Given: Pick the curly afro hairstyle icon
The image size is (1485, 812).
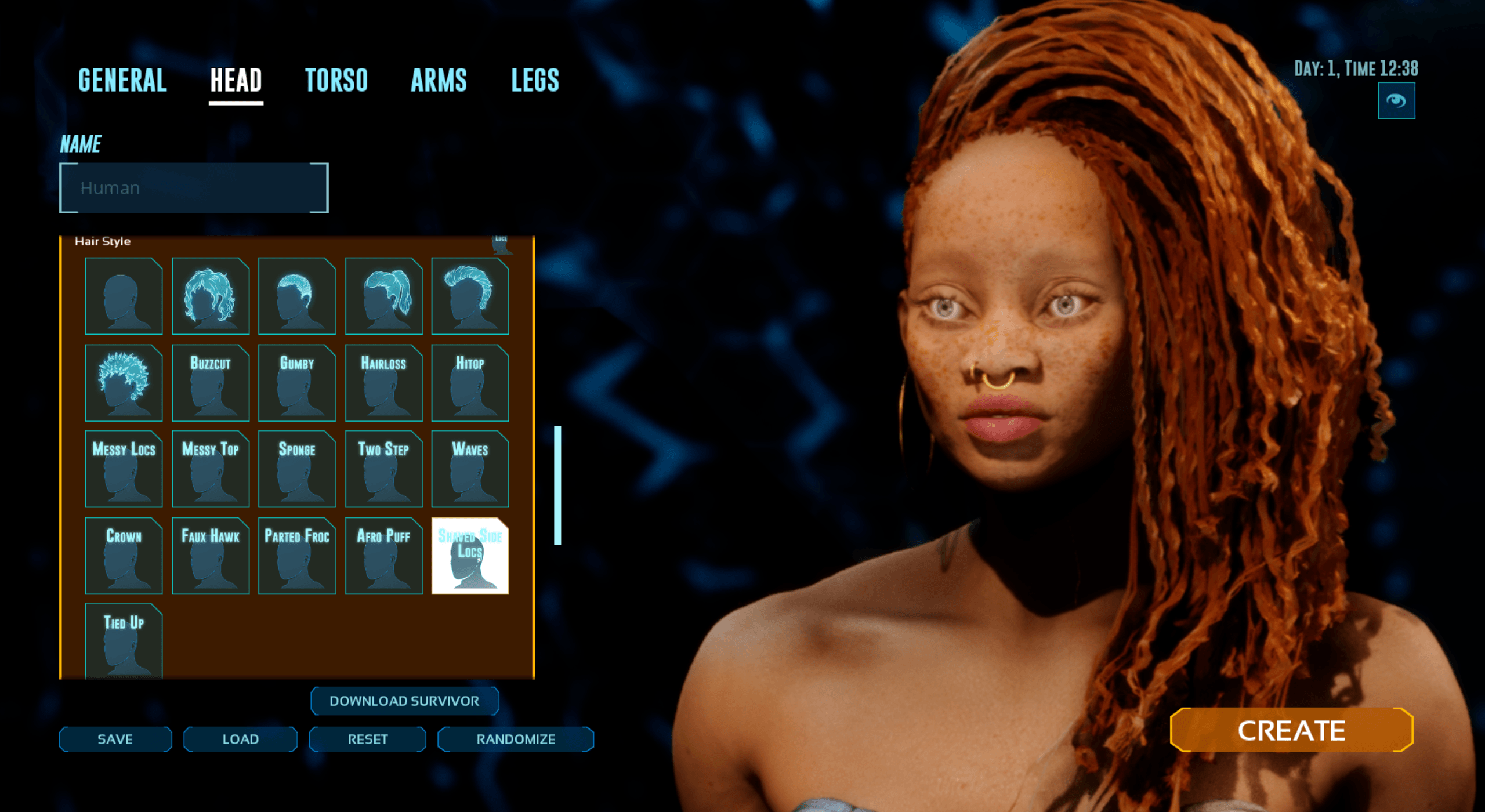Looking at the screenshot, I should [124, 383].
